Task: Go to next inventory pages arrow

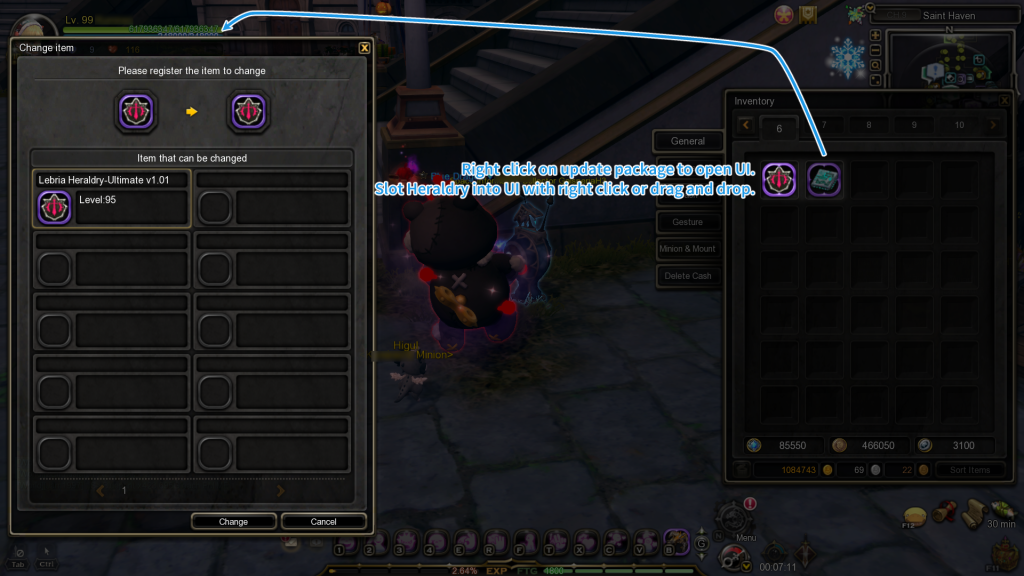Action: point(992,126)
